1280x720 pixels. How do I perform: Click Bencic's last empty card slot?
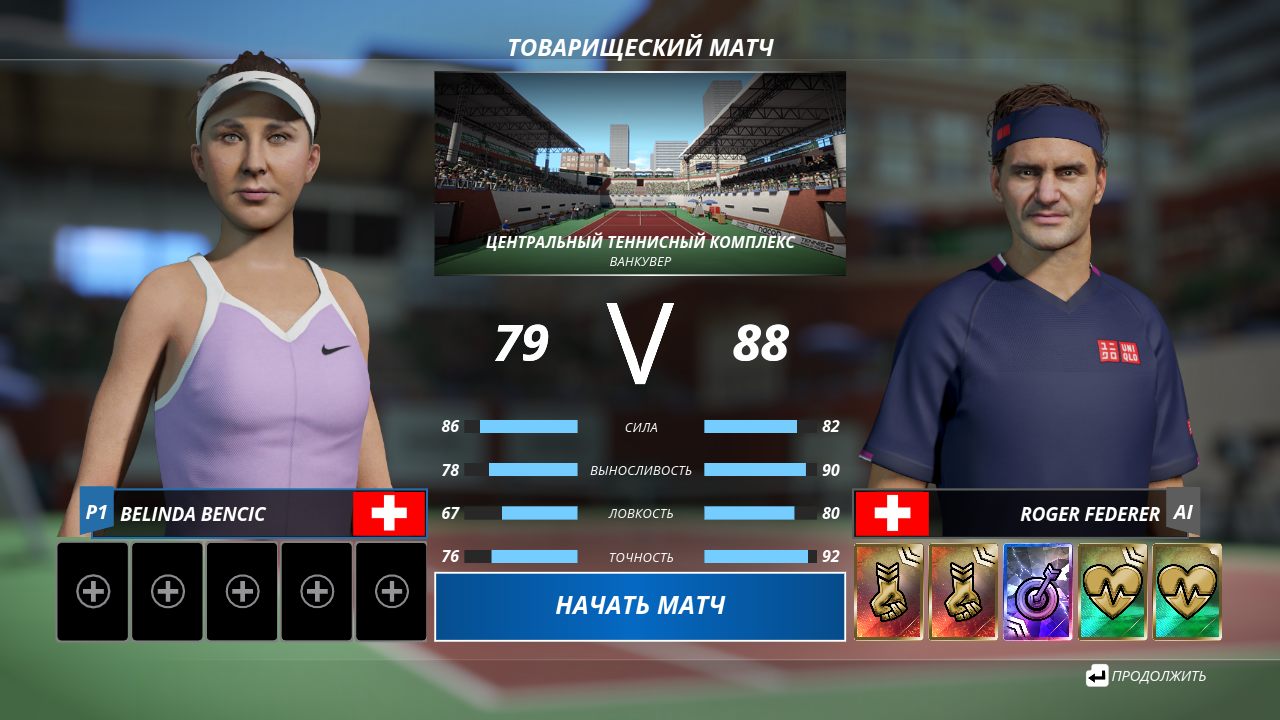pos(391,592)
